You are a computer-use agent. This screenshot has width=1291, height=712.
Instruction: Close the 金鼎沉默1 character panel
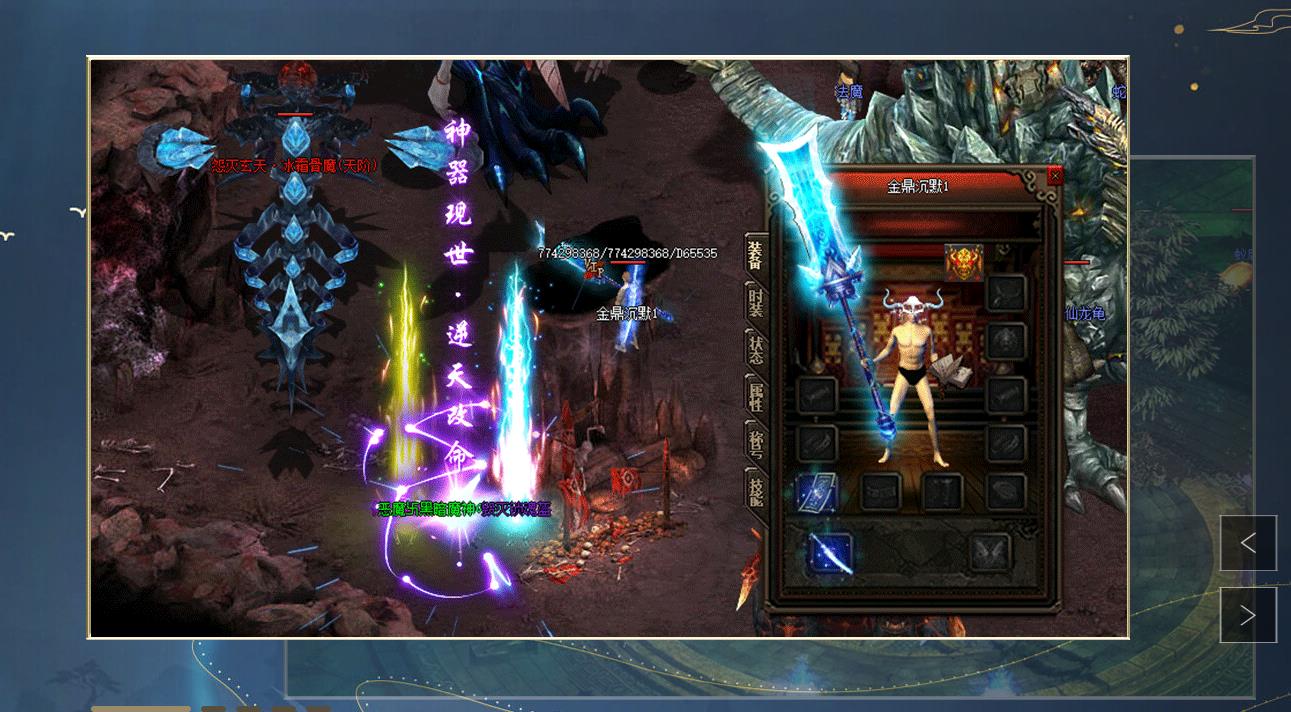point(1055,177)
